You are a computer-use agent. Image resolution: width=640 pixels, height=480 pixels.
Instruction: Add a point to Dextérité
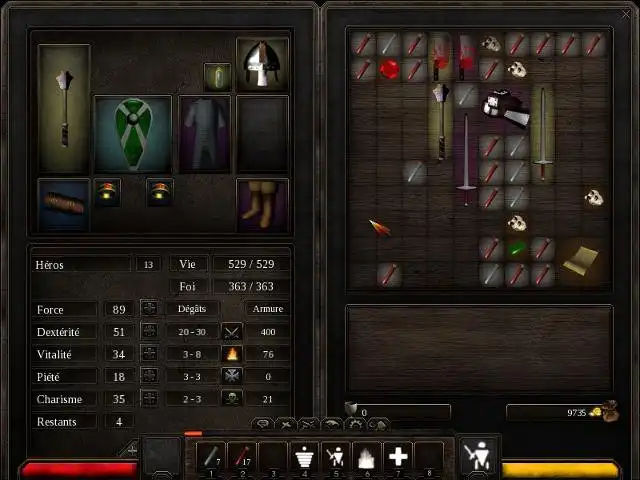[149, 331]
